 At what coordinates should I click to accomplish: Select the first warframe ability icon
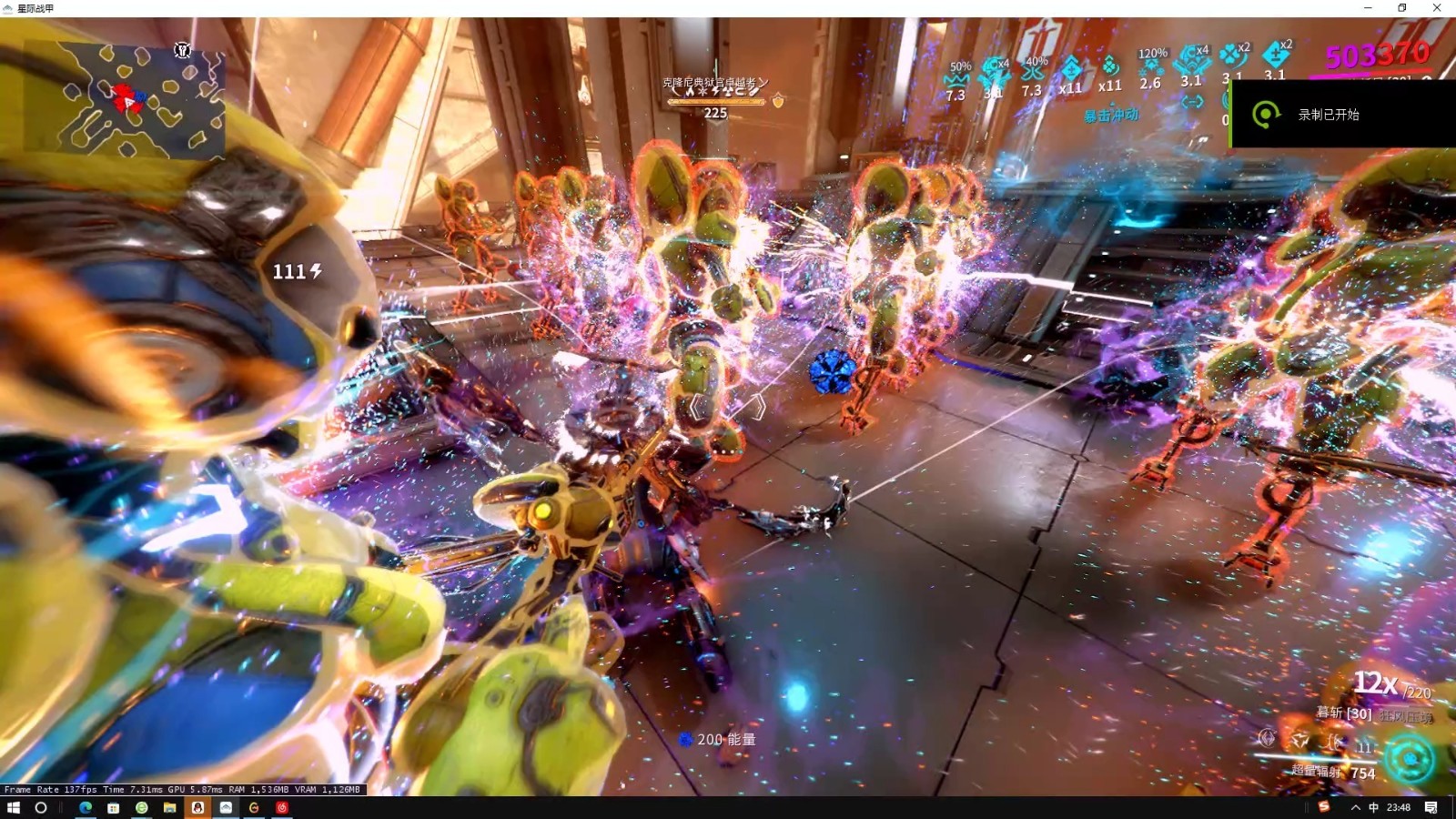tap(1267, 738)
